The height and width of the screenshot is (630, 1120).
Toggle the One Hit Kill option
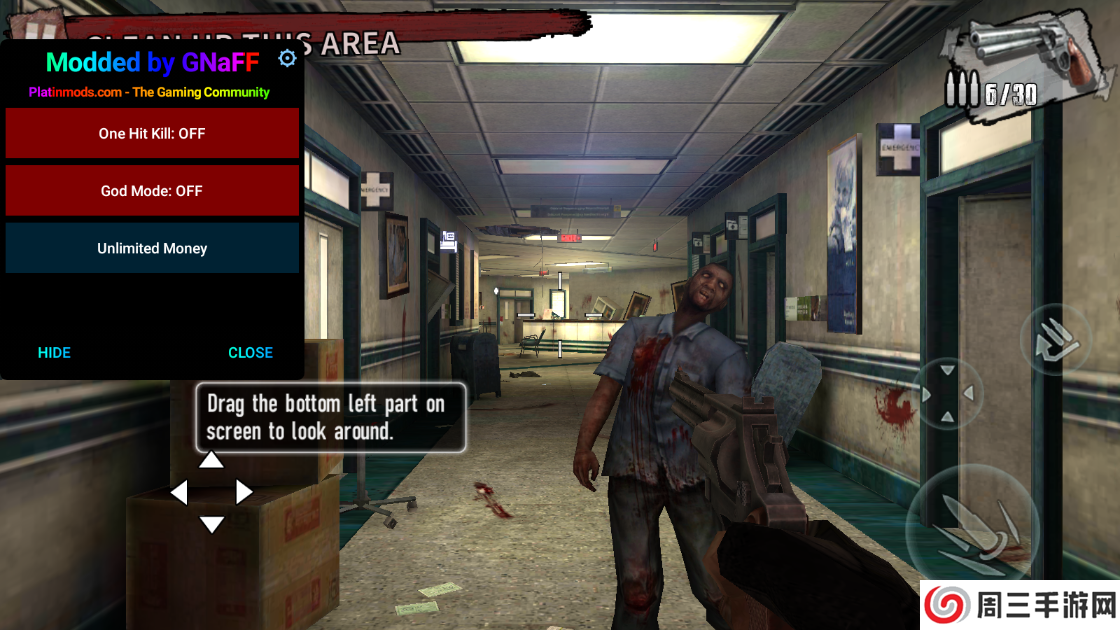coord(152,133)
